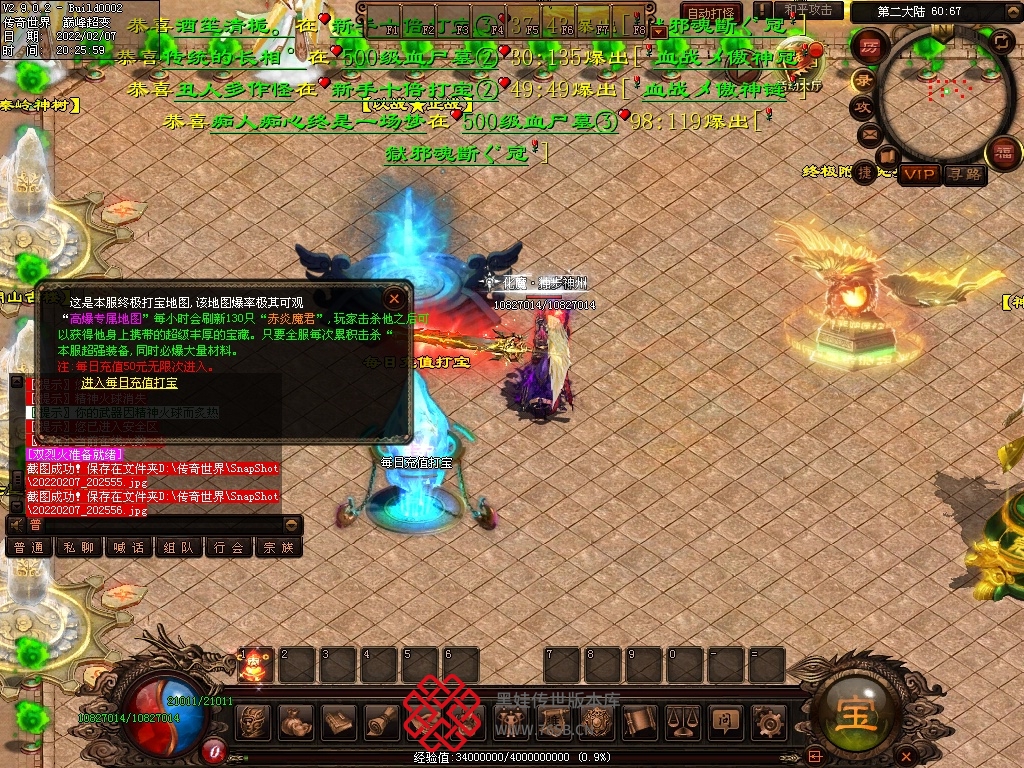Open the VIP panel
1024x768 pixels.
tap(918, 174)
